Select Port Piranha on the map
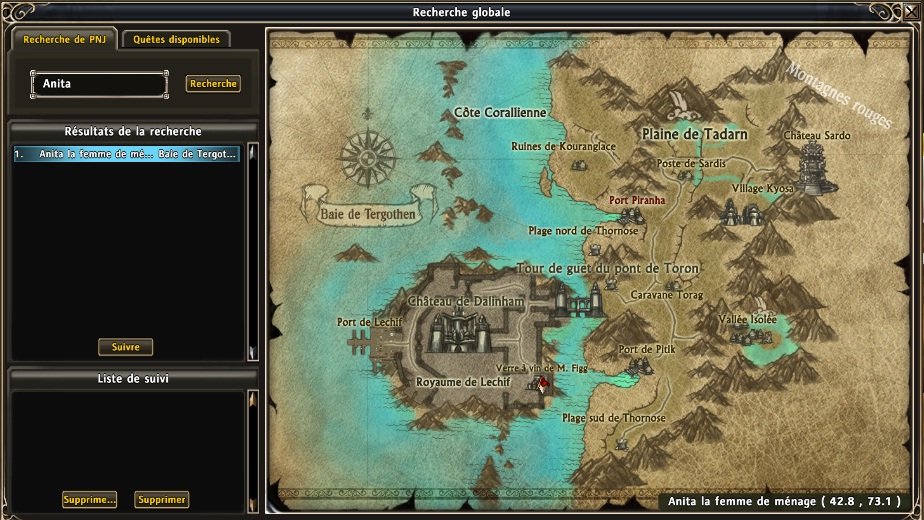Viewport: 924px width, 520px height. click(x=637, y=200)
